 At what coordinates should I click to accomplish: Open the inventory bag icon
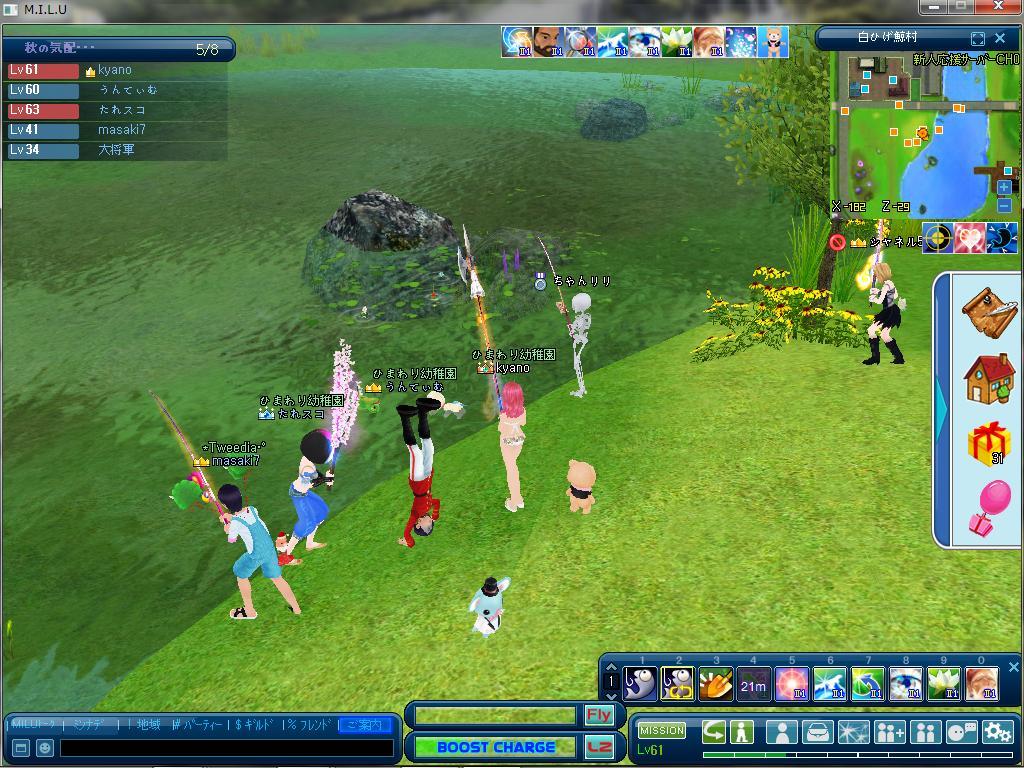point(818,732)
